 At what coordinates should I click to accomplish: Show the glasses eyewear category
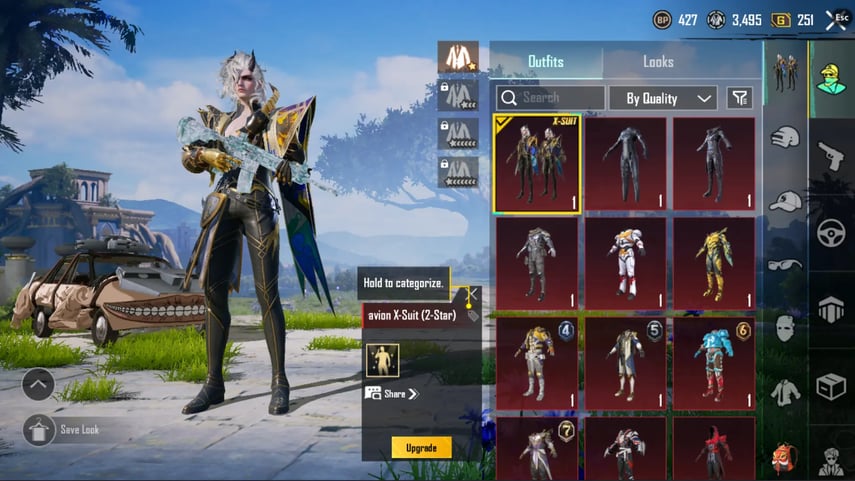point(785,265)
